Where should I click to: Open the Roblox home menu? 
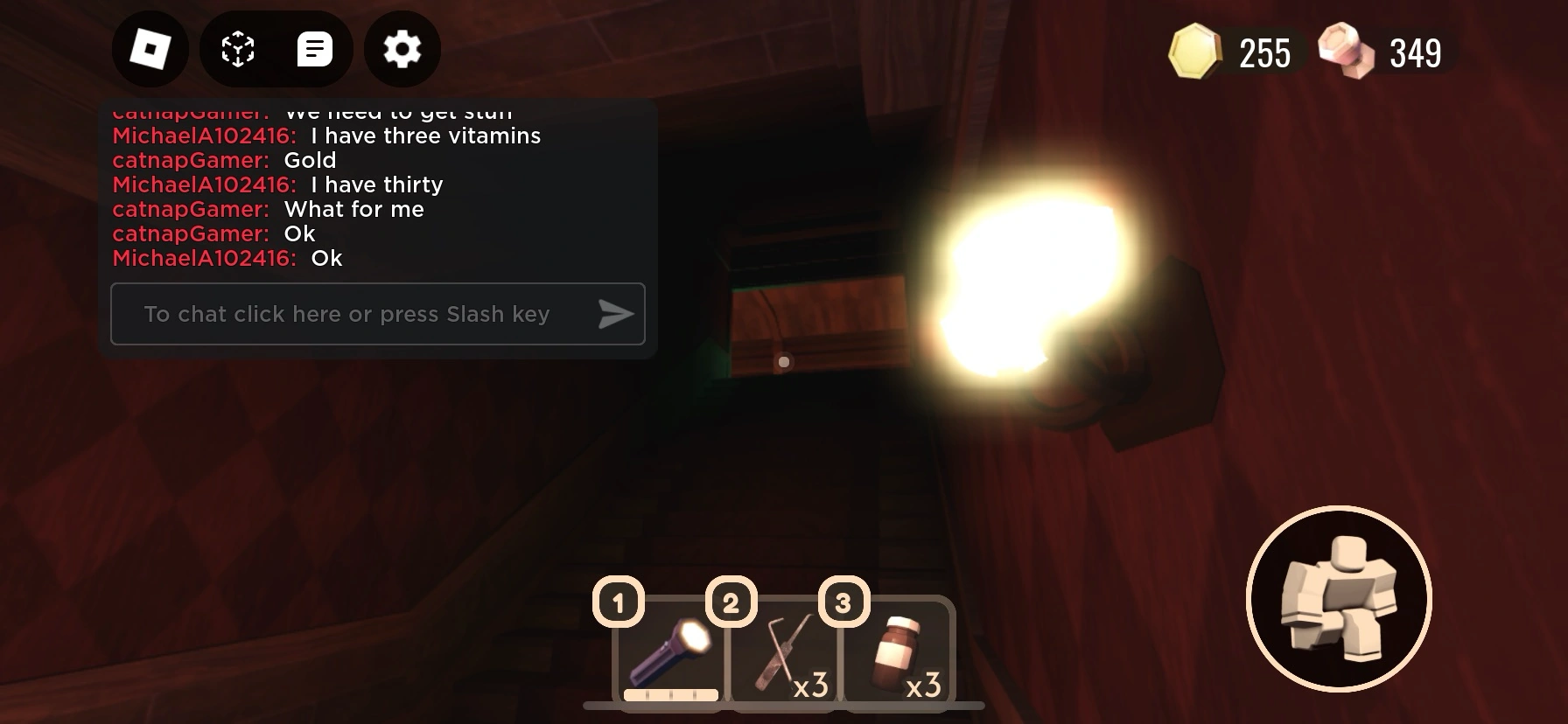(x=150, y=50)
